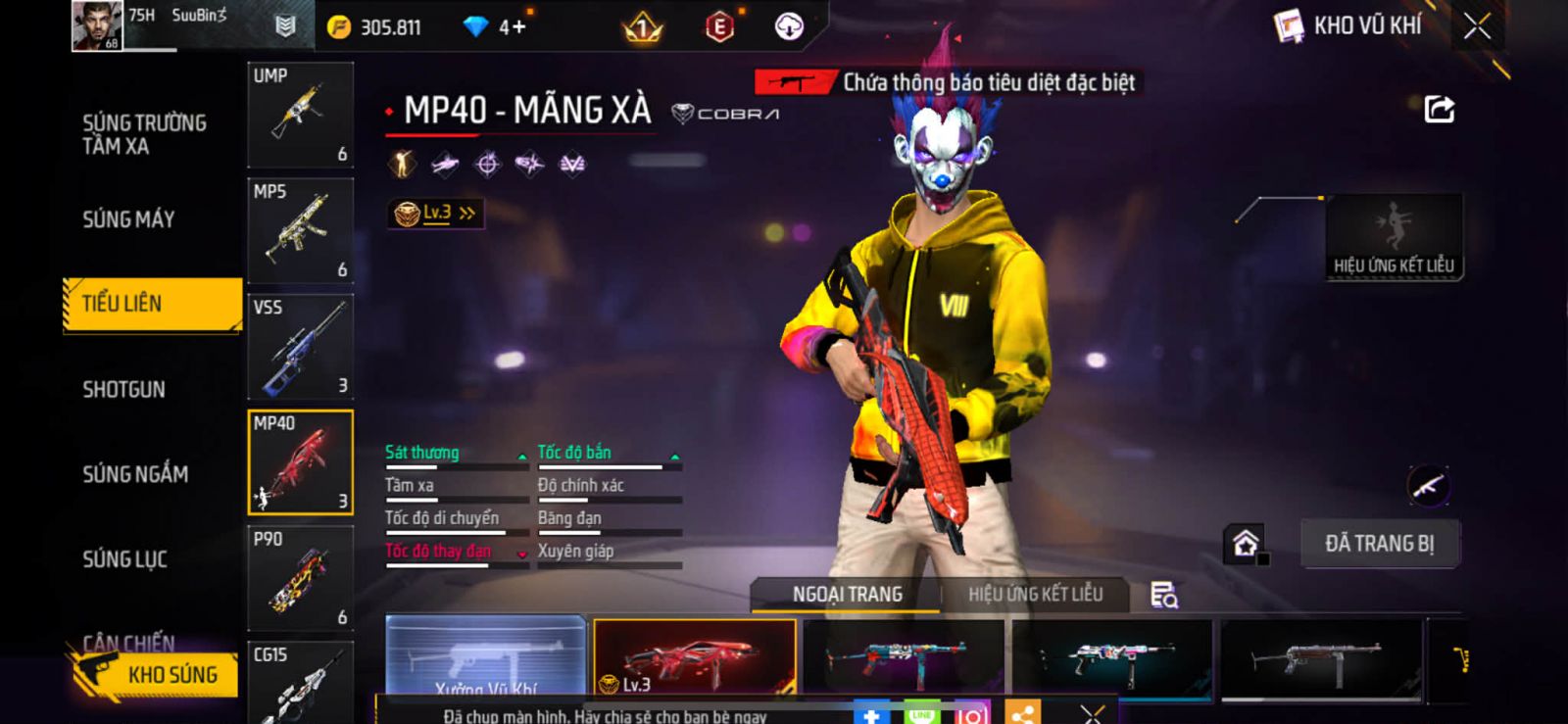Open the Hiệu Ứng Kết Liễu preview box
The image size is (1568, 724).
point(1393,237)
